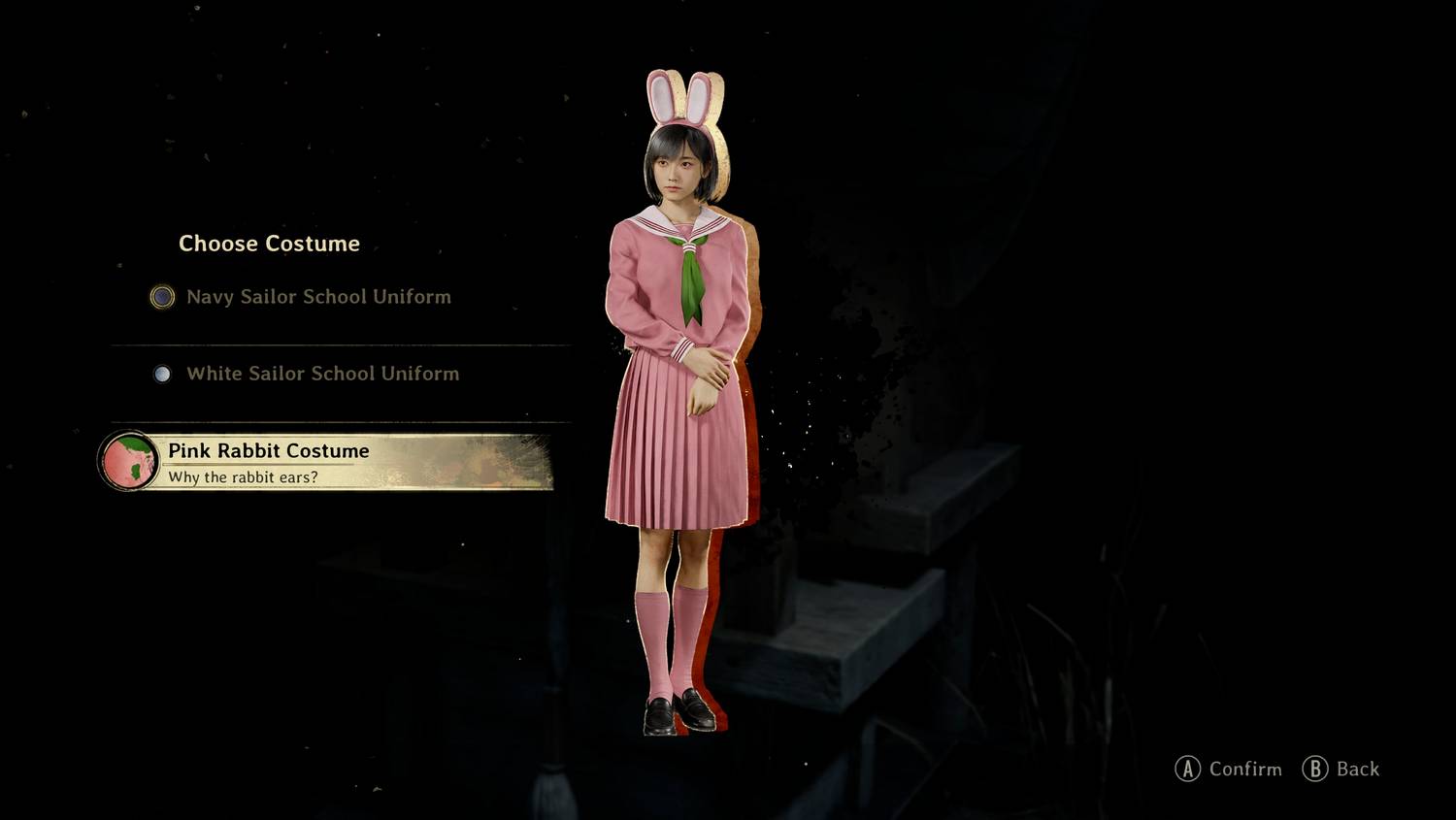Screen dimensions: 1456x820
Task: Pick the Pink Rabbit Costume entry
Action: coord(268,451)
